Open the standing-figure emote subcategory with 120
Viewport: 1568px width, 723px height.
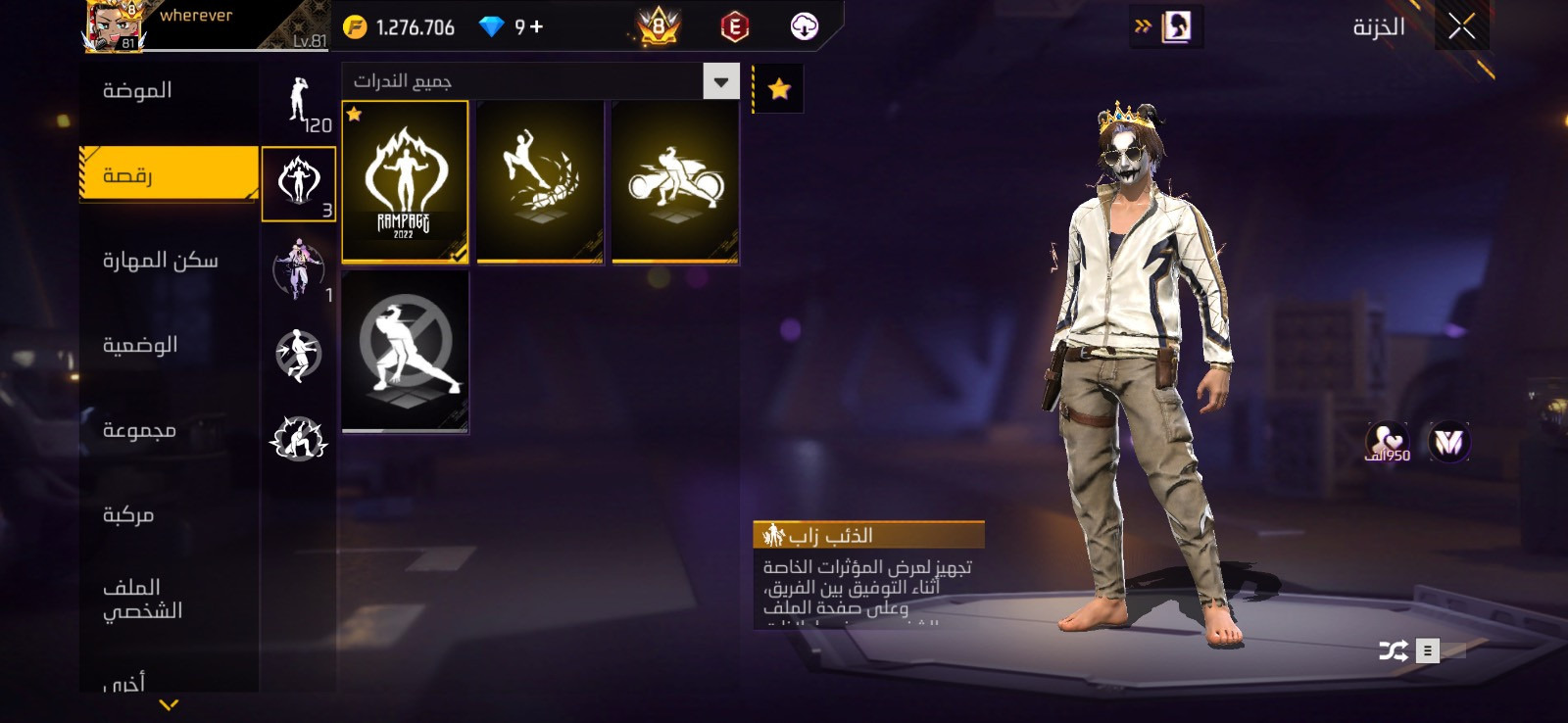pyautogui.click(x=300, y=103)
